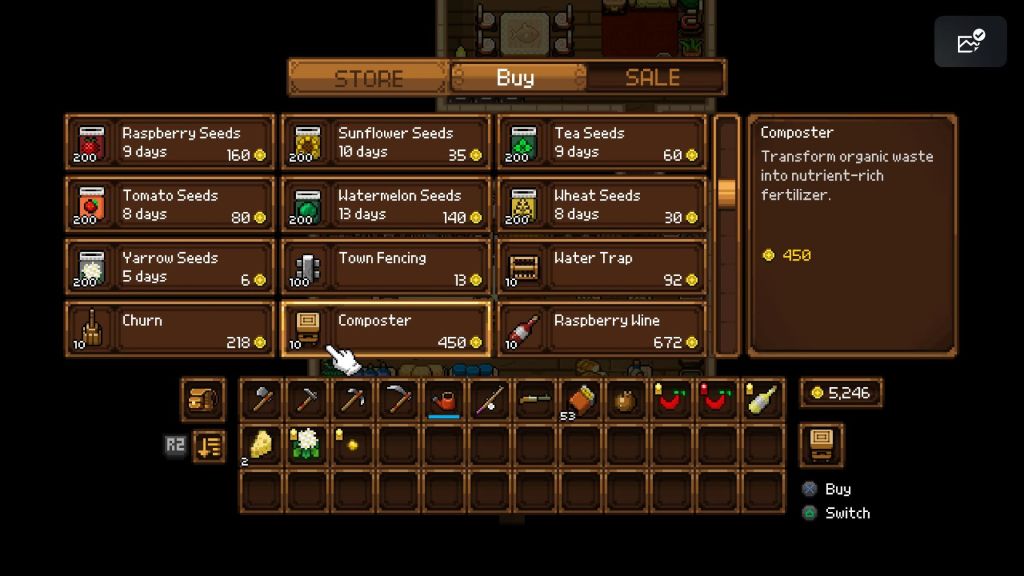Choose the Town Fencing item
Image resolution: width=1024 pixels, height=576 pixels.
point(386,267)
